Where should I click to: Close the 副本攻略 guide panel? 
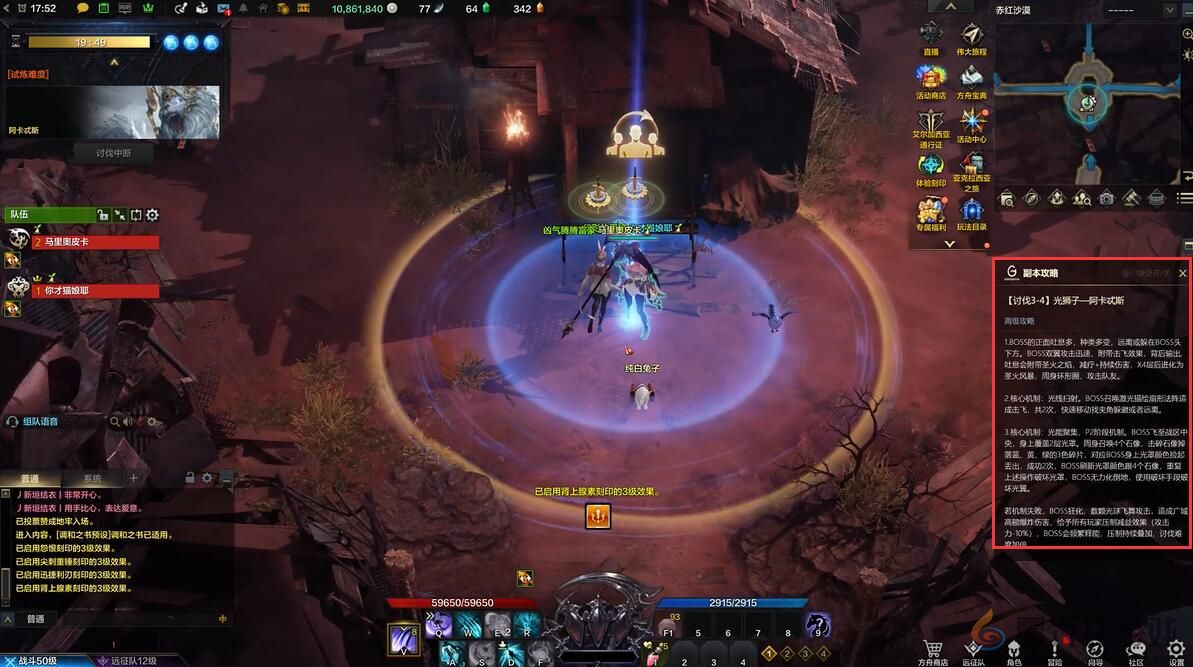1182,273
